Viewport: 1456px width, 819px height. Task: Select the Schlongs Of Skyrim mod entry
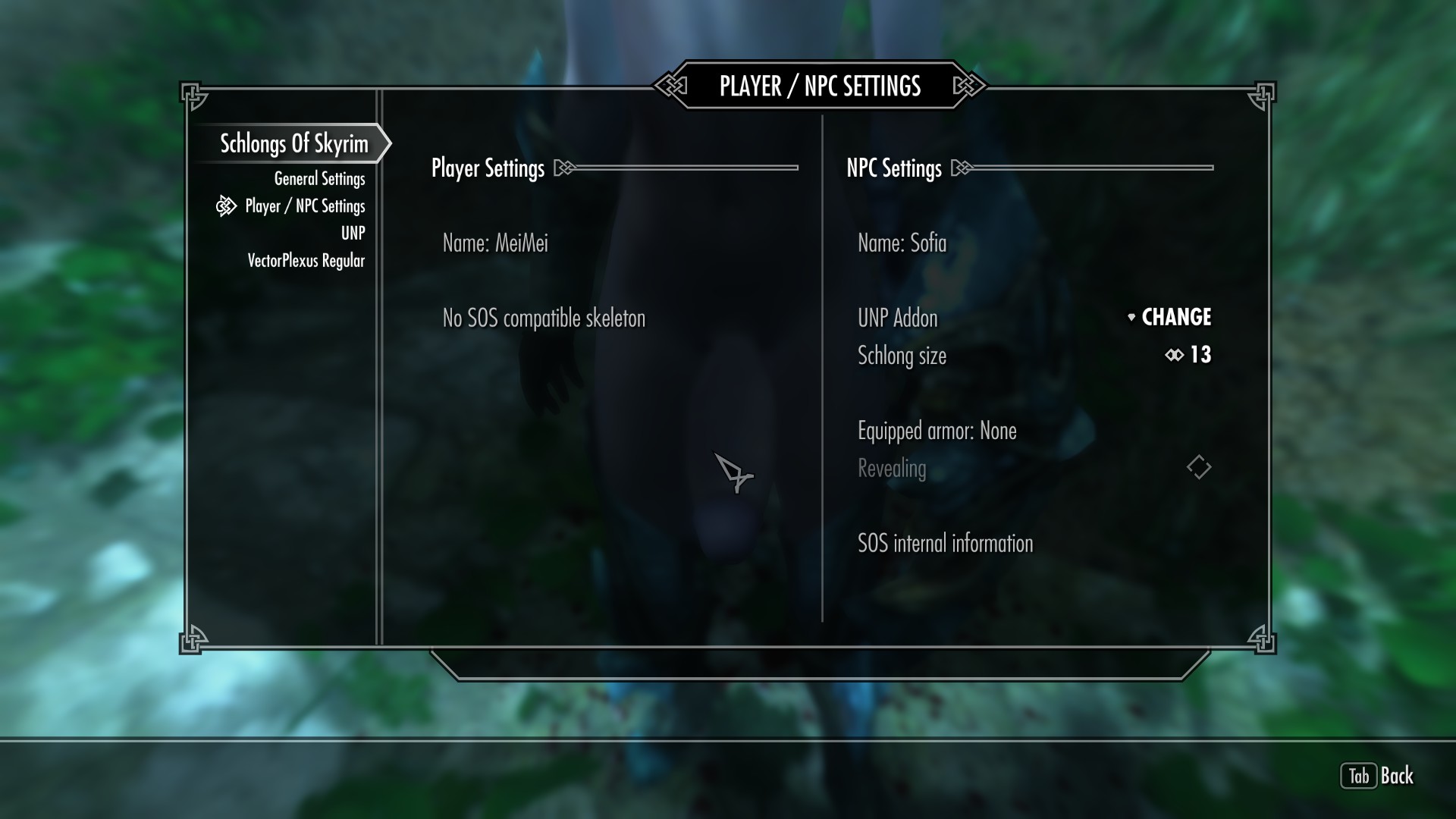(x=293, y=143)
